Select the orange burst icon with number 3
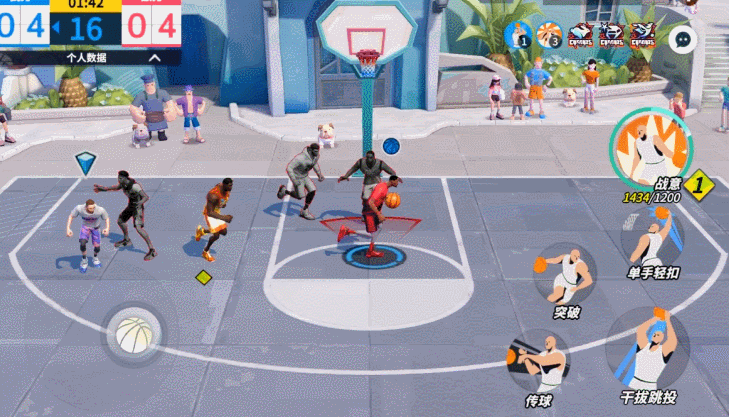The image size is (729, 417). [x=549, y=36]
